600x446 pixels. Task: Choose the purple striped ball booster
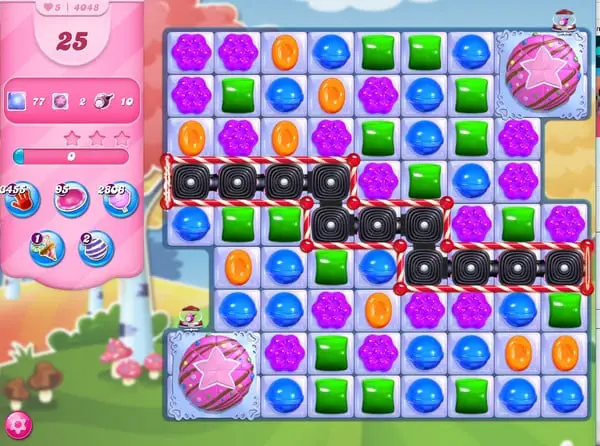pyautogui.click(x=96, y=247)
